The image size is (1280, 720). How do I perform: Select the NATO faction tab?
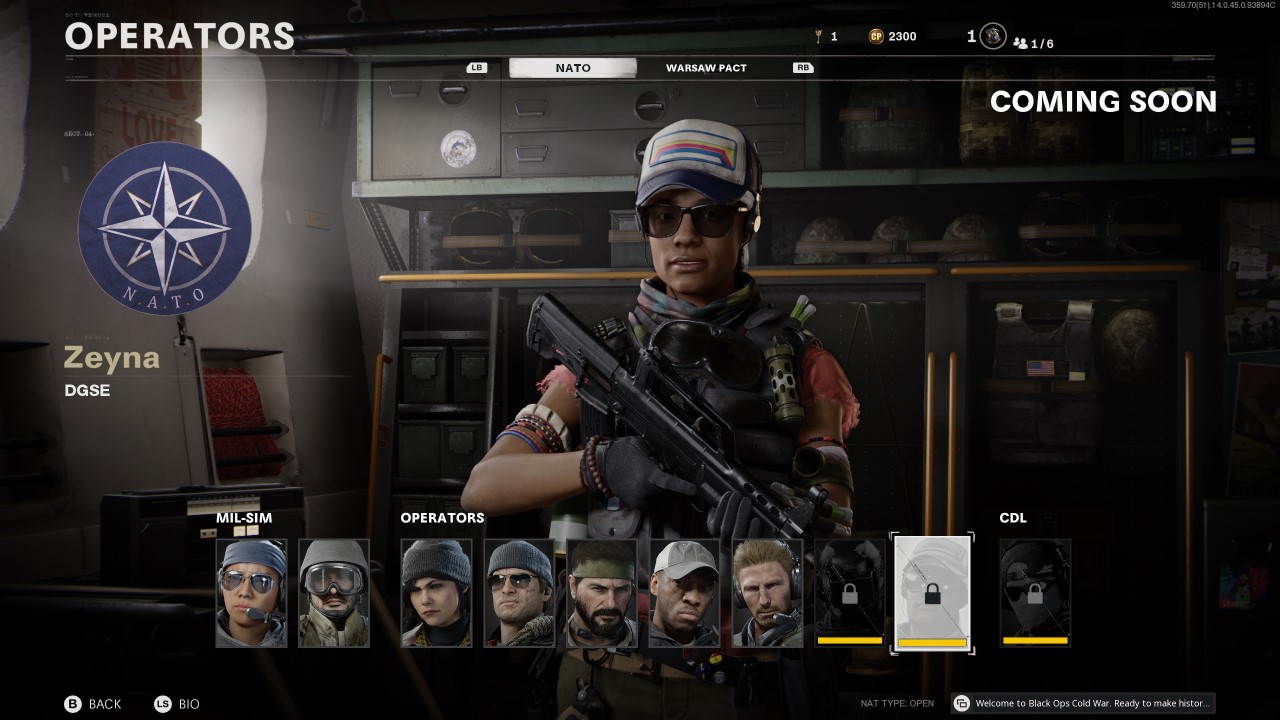click(573, 68)
